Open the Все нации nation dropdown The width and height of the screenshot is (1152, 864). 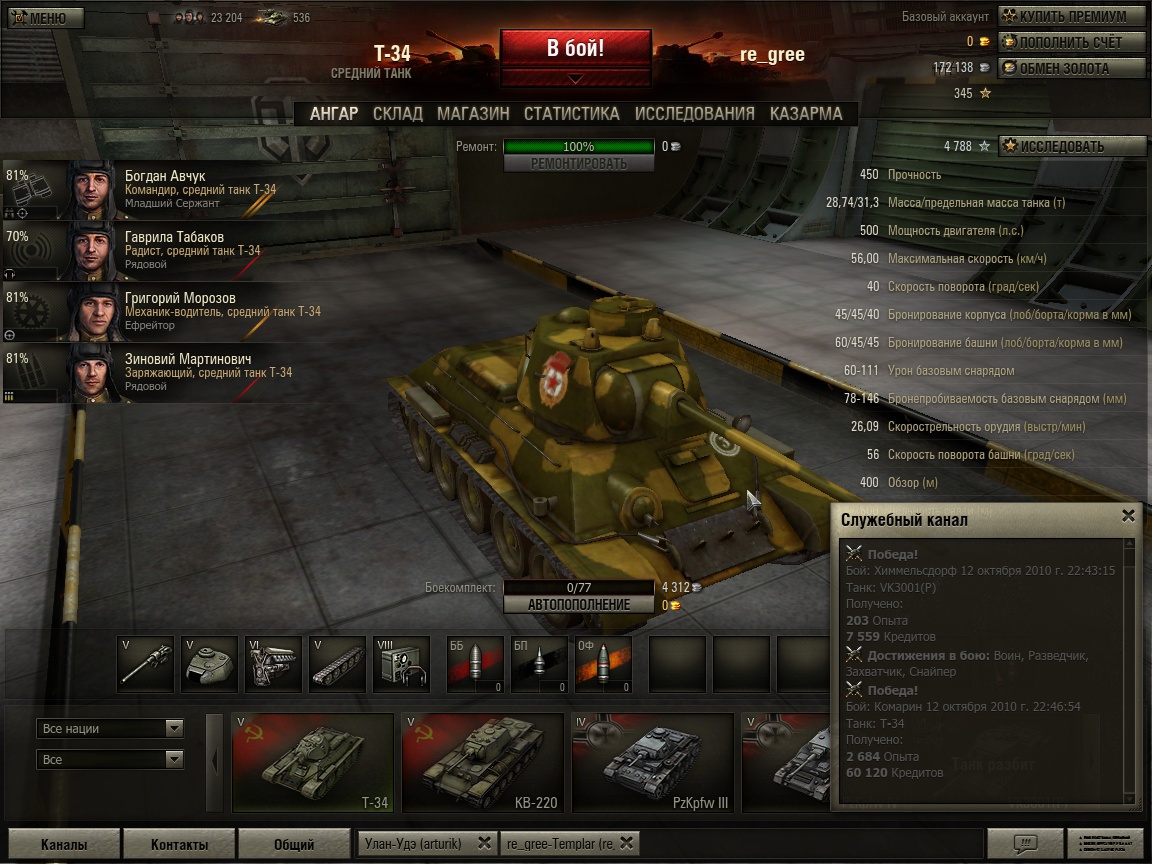click(x=110, y=728)
